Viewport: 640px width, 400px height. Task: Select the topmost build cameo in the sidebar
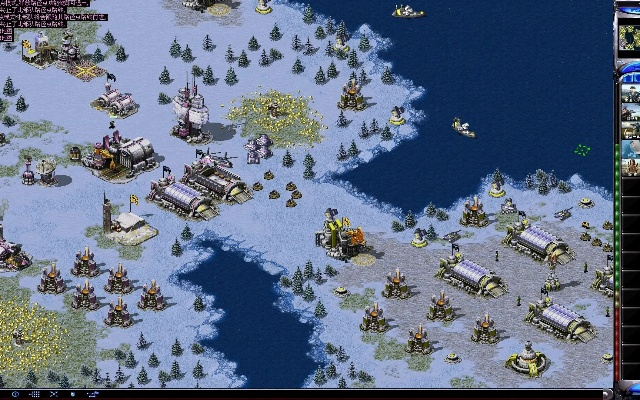(x=631, y=93)
